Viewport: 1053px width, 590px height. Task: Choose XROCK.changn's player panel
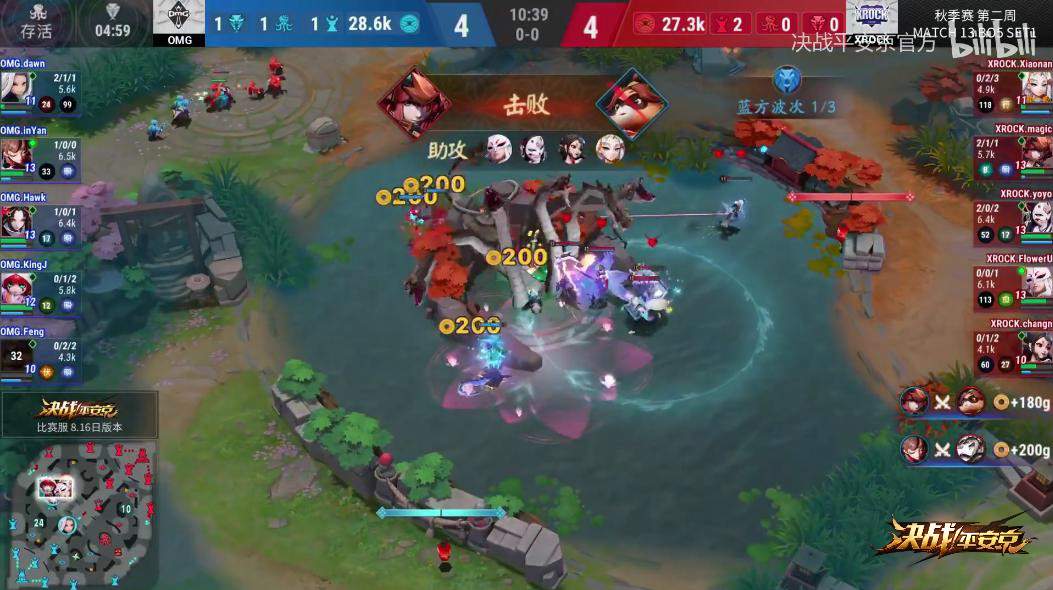[x=1013, y=351]
